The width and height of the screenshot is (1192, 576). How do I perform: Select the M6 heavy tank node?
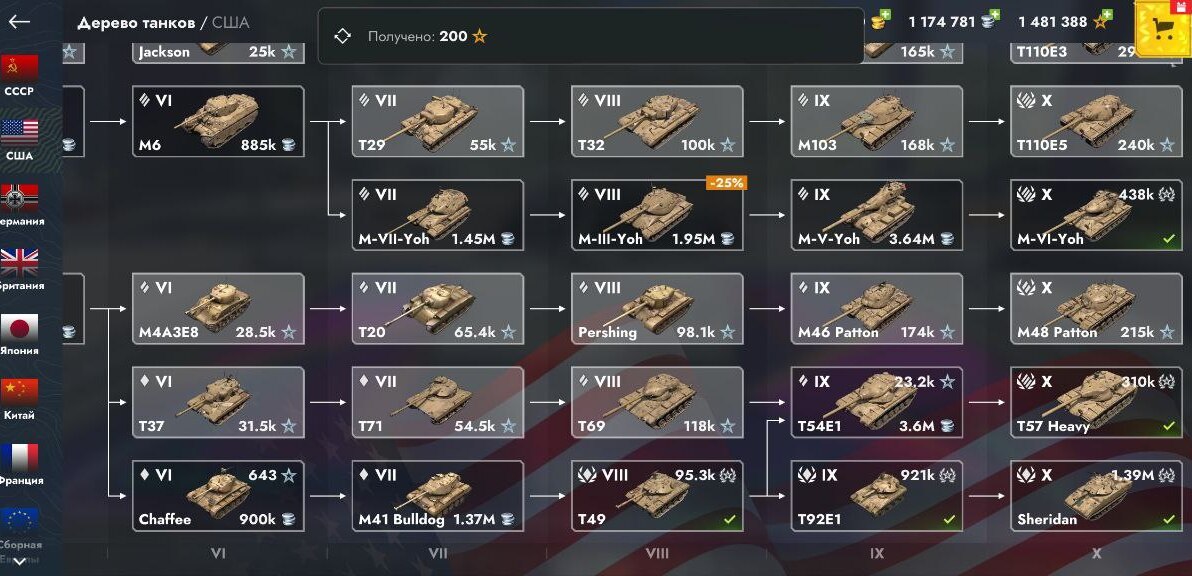(x=218, y=121)
